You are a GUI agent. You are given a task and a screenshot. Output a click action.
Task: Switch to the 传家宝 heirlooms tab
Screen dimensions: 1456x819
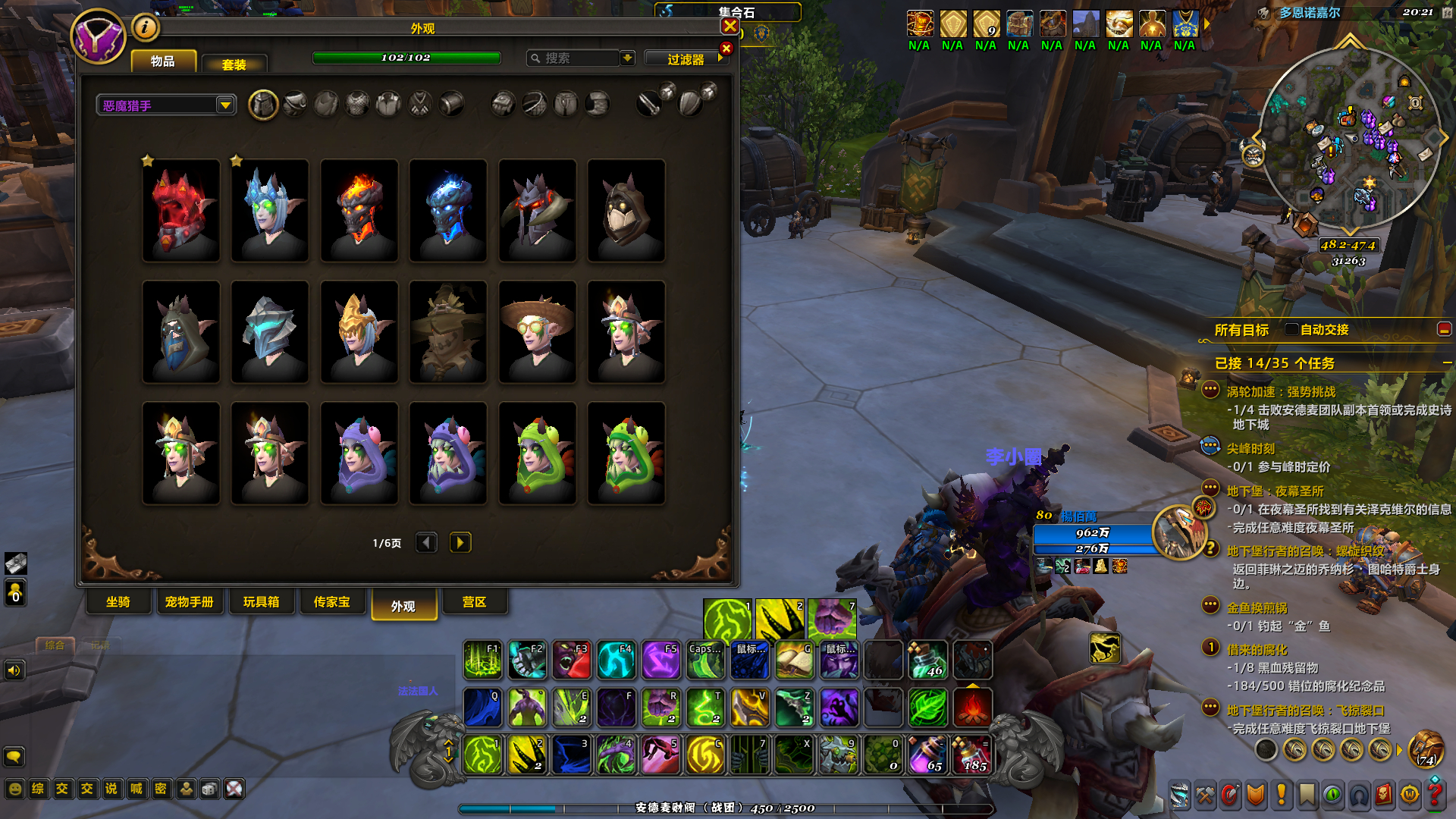tap(331, 602)
